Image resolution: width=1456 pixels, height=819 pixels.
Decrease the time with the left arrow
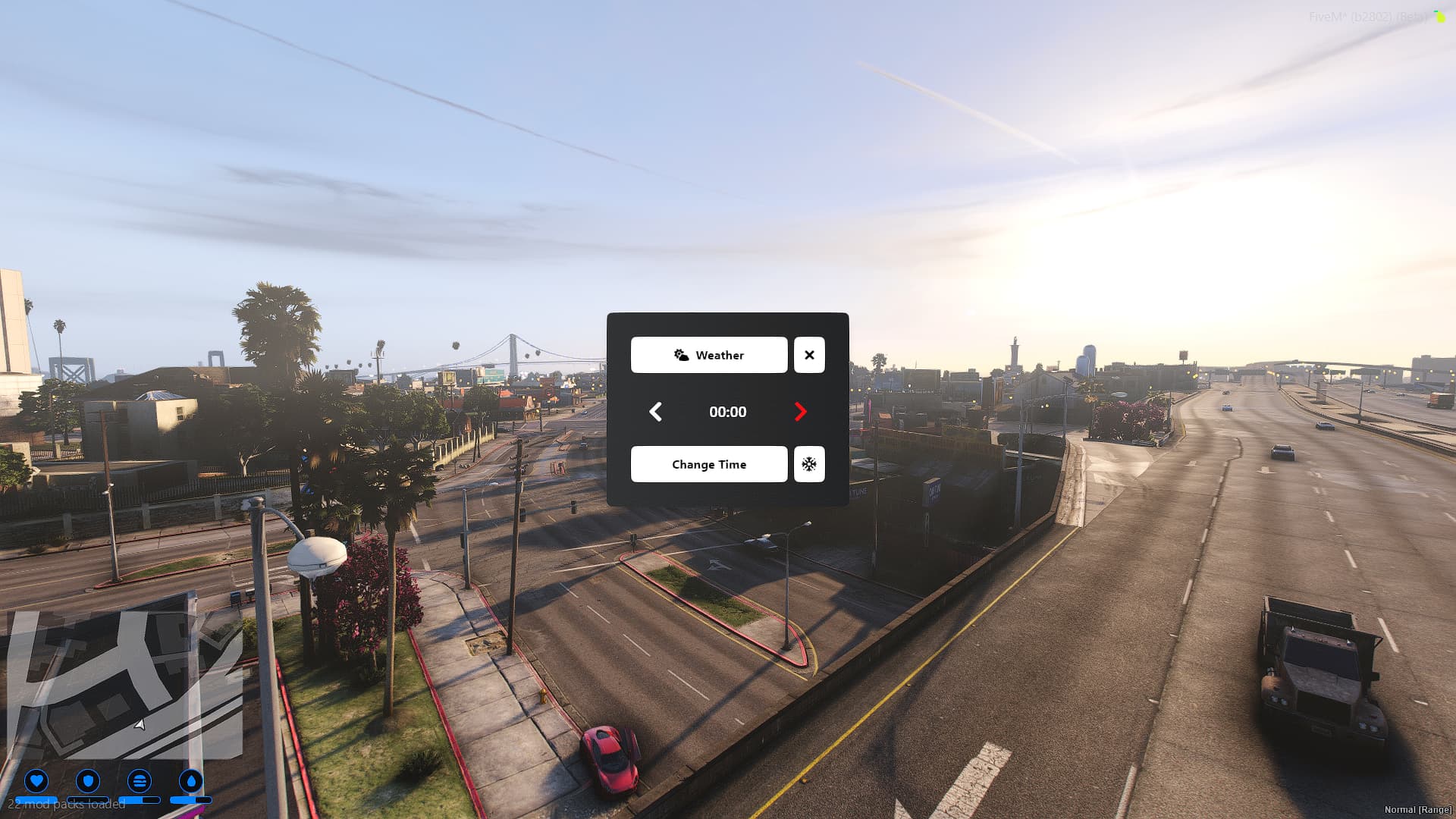[x=656, y=412]
